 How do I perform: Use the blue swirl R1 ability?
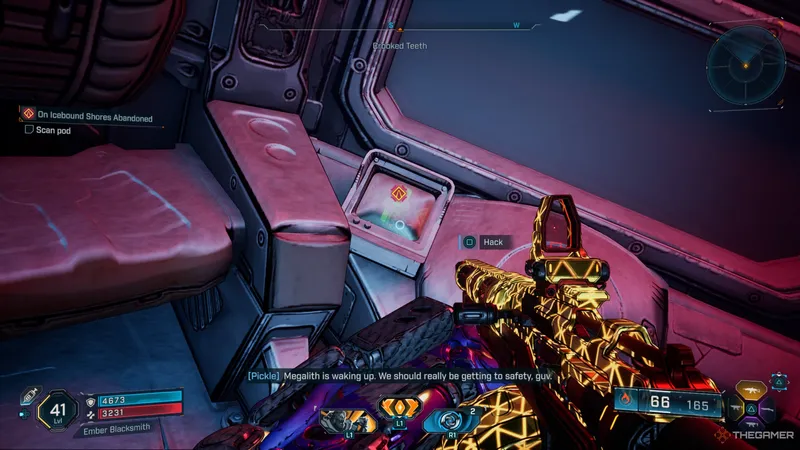[x=446, y=414]
